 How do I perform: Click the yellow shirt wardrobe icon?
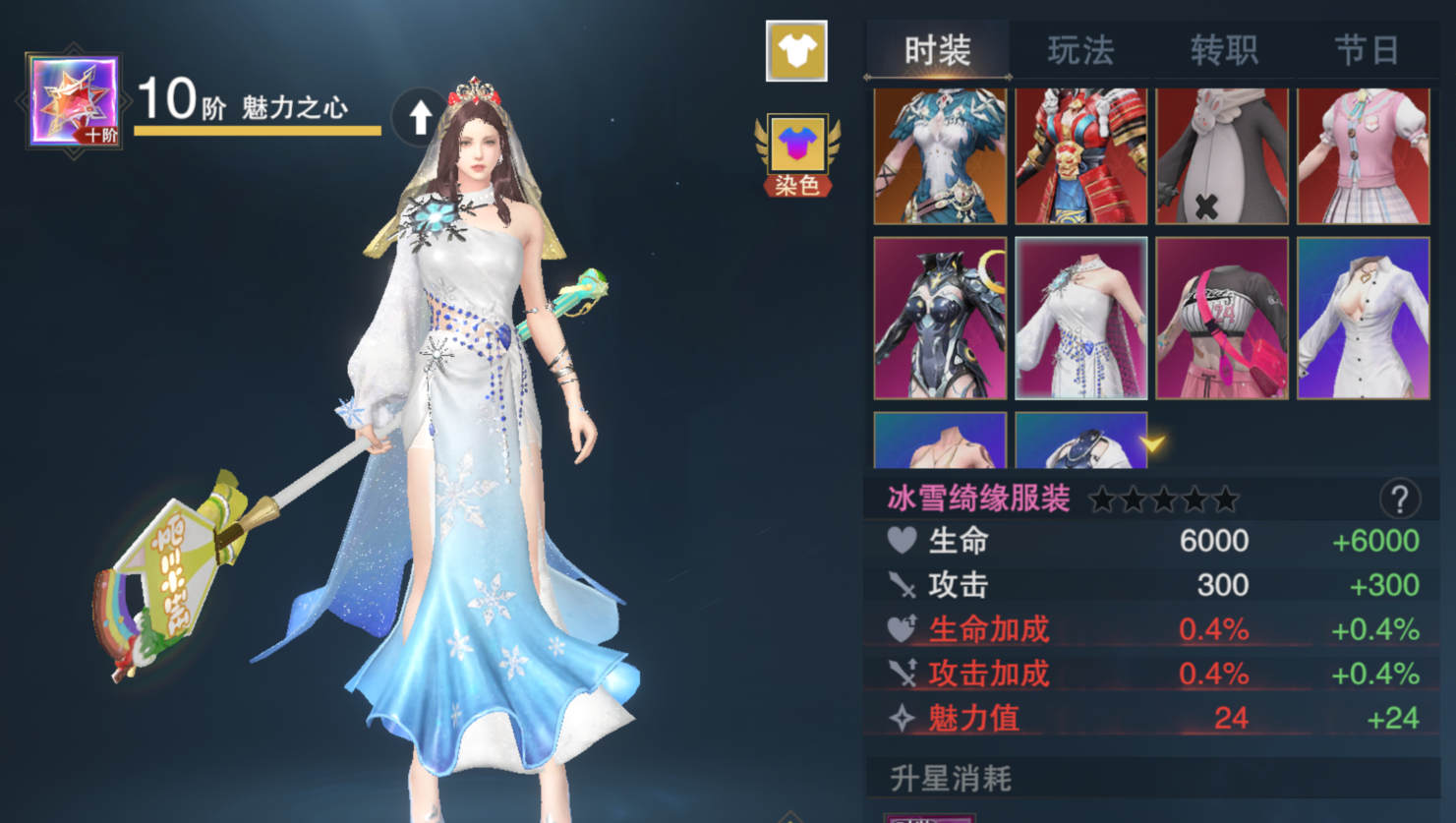coord(796,51)
